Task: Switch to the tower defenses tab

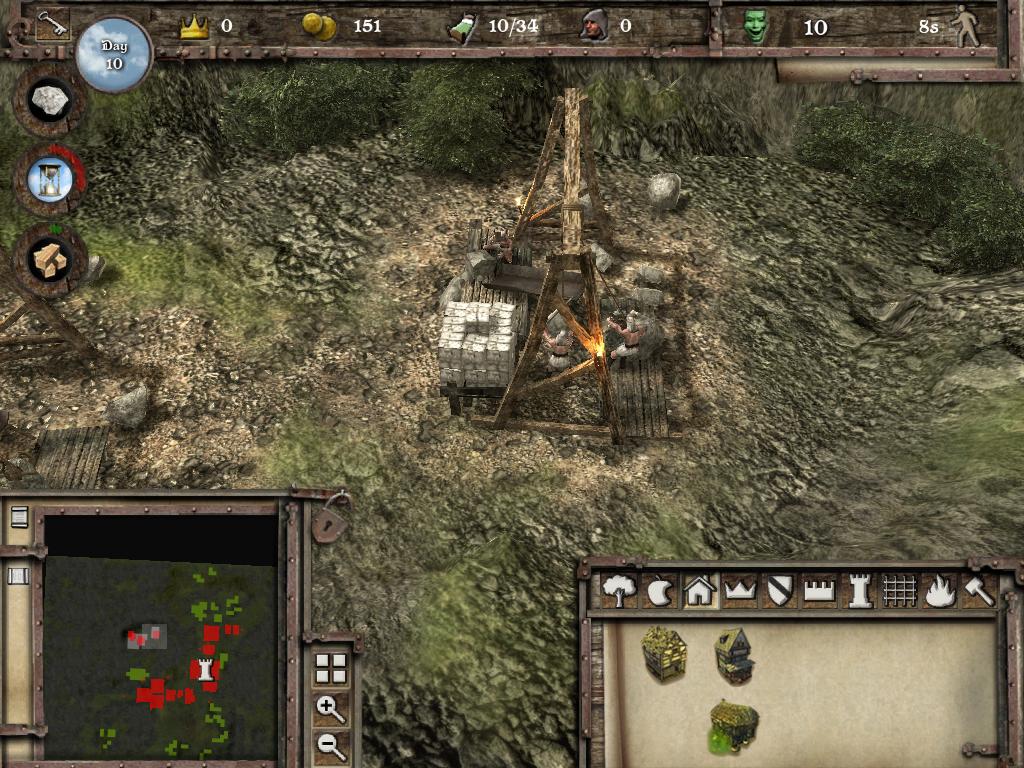Action: (x=859, y=591)
